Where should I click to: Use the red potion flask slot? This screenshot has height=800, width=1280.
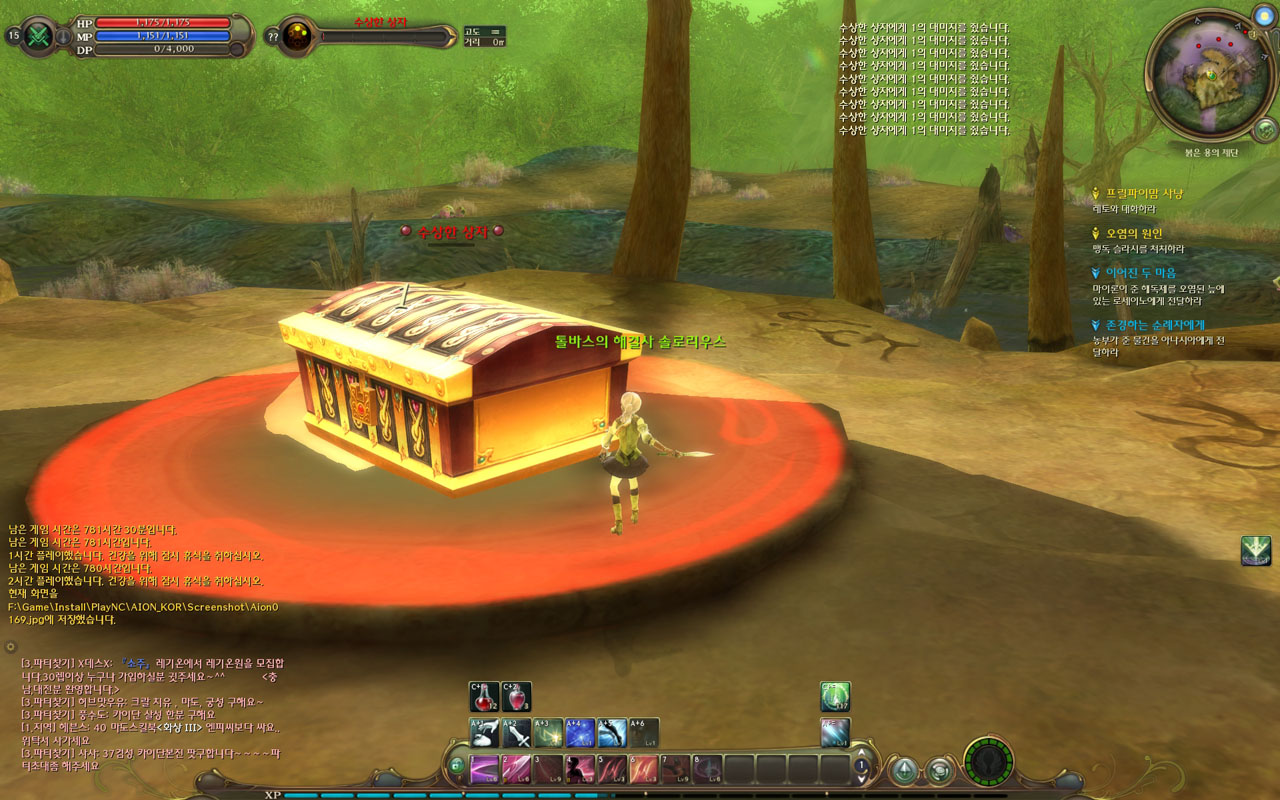pyautogui.click(x=484, y=697)
